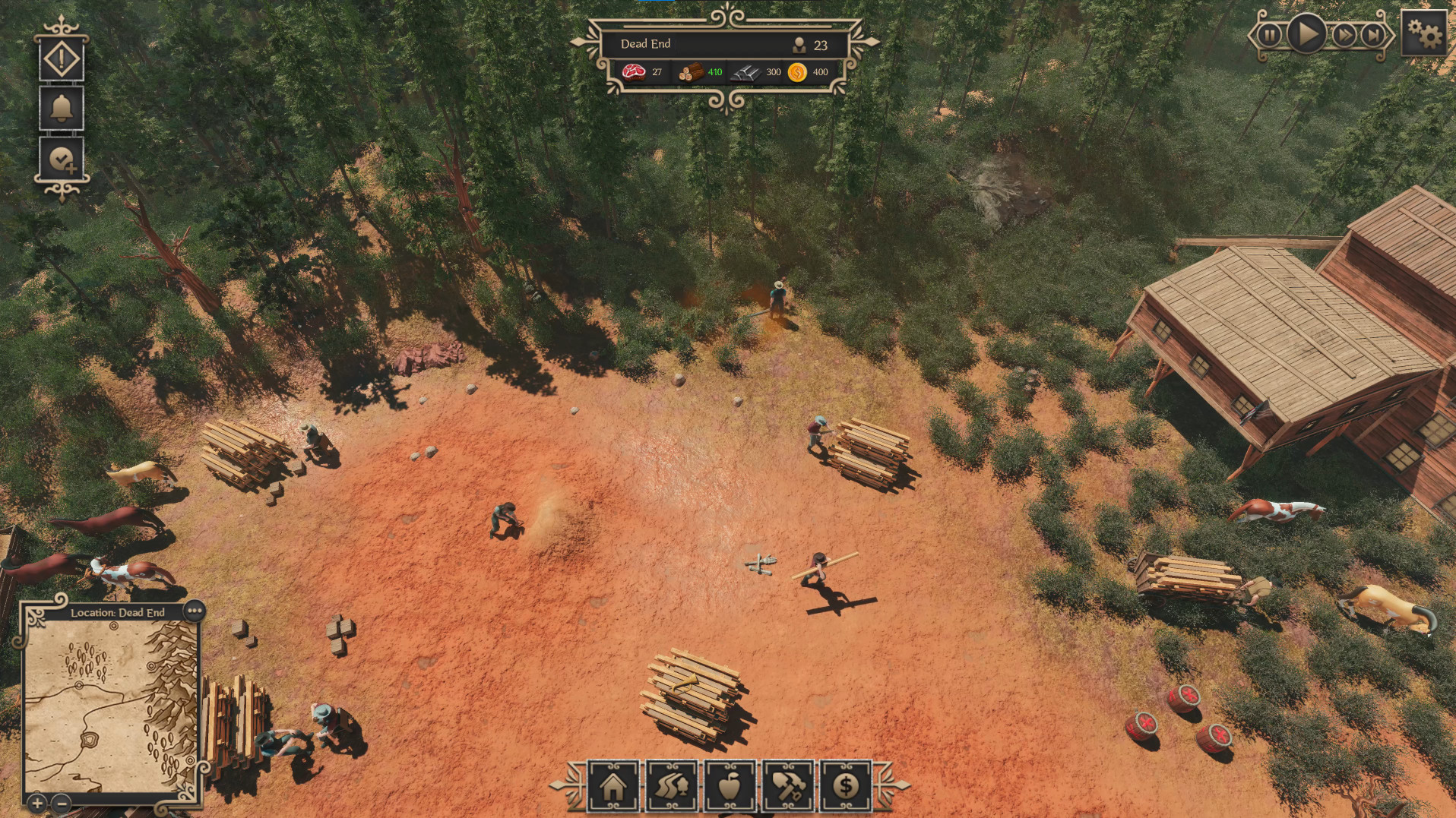Select the industry construction category
Image resolution: width=1456 pixels, height=818 pixels.
coord(787,786)
